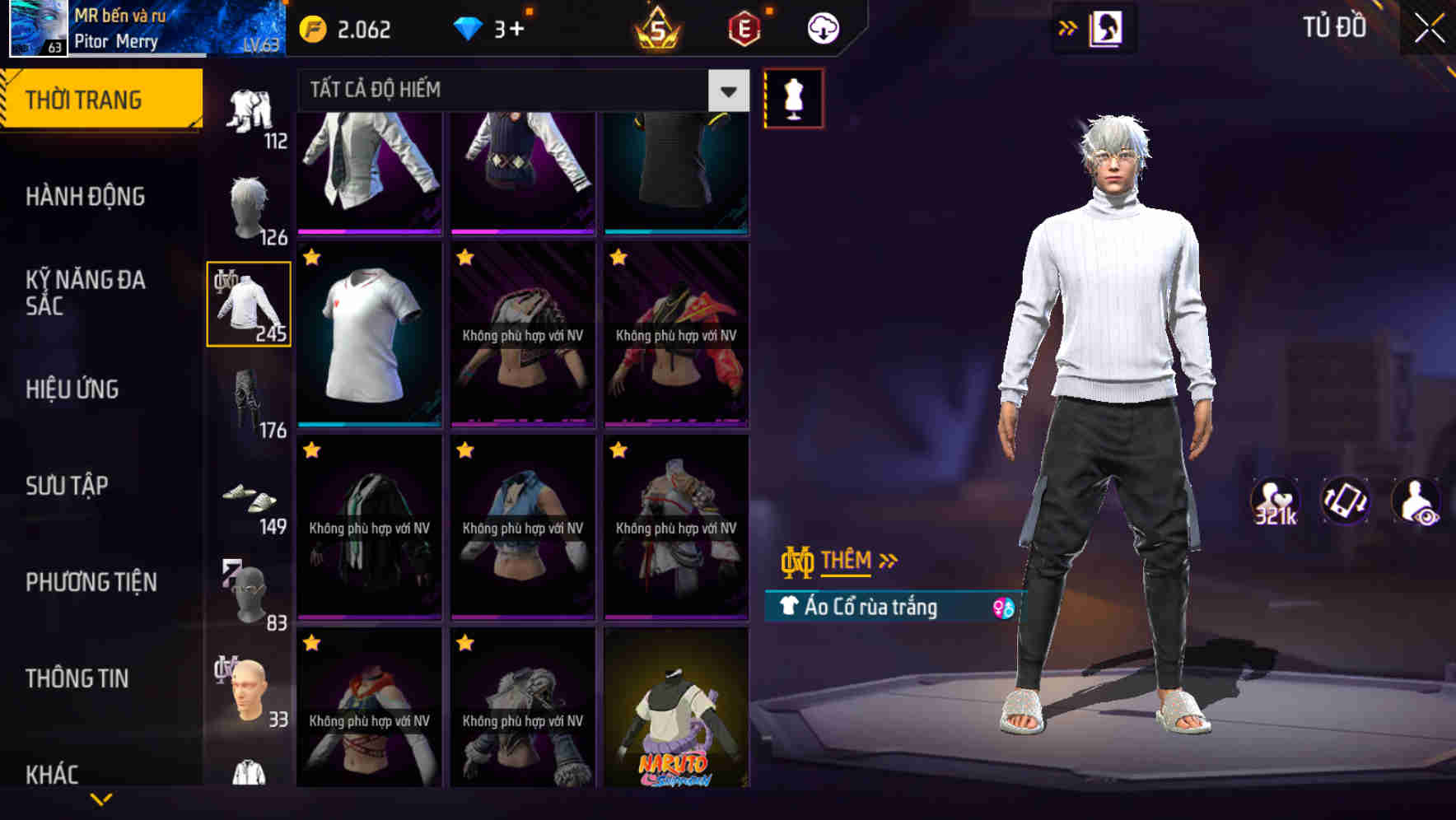Viewport: 1456px width, 820px height.
Task: Open the shirt category showing 245 items
Action: click(x=249, y=305)
